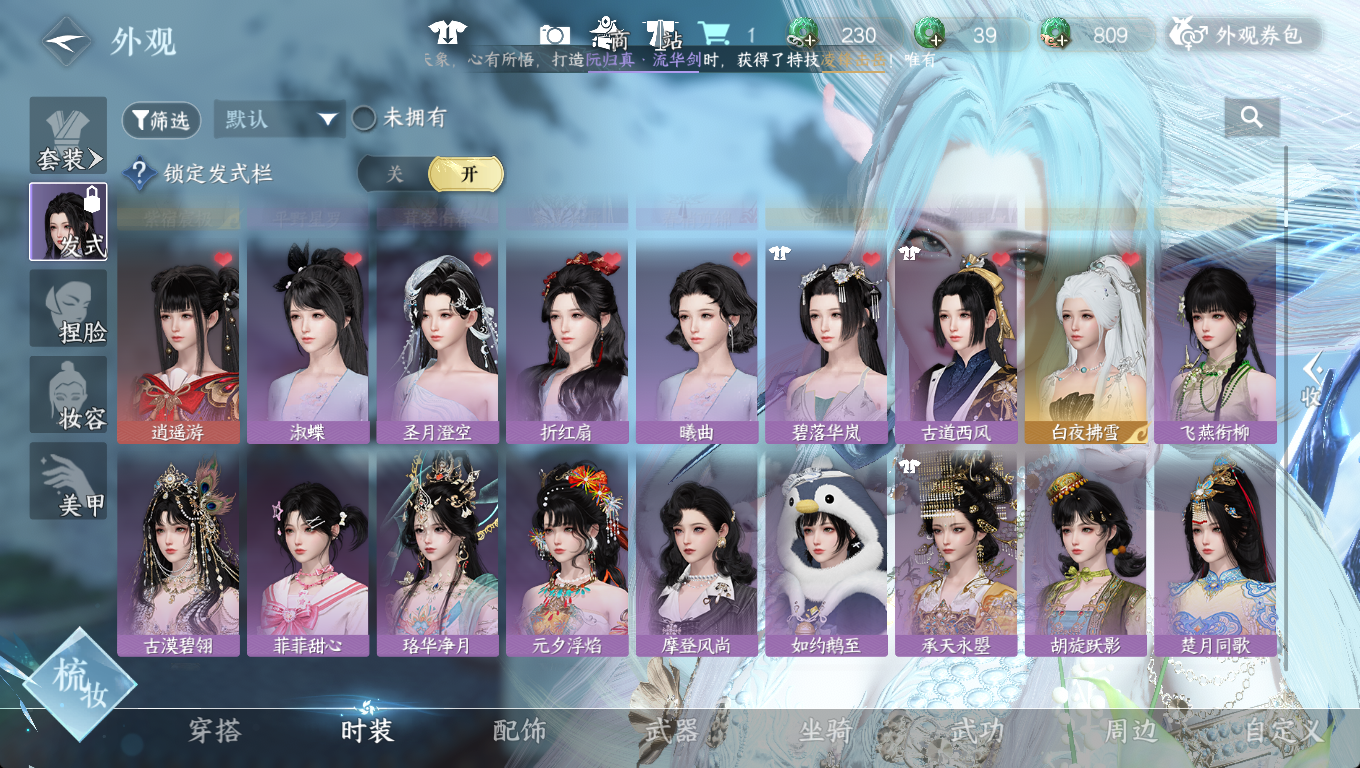Select the 逍遥游 hairstyle
This screenshot has height=768, width=1360.
178,340
